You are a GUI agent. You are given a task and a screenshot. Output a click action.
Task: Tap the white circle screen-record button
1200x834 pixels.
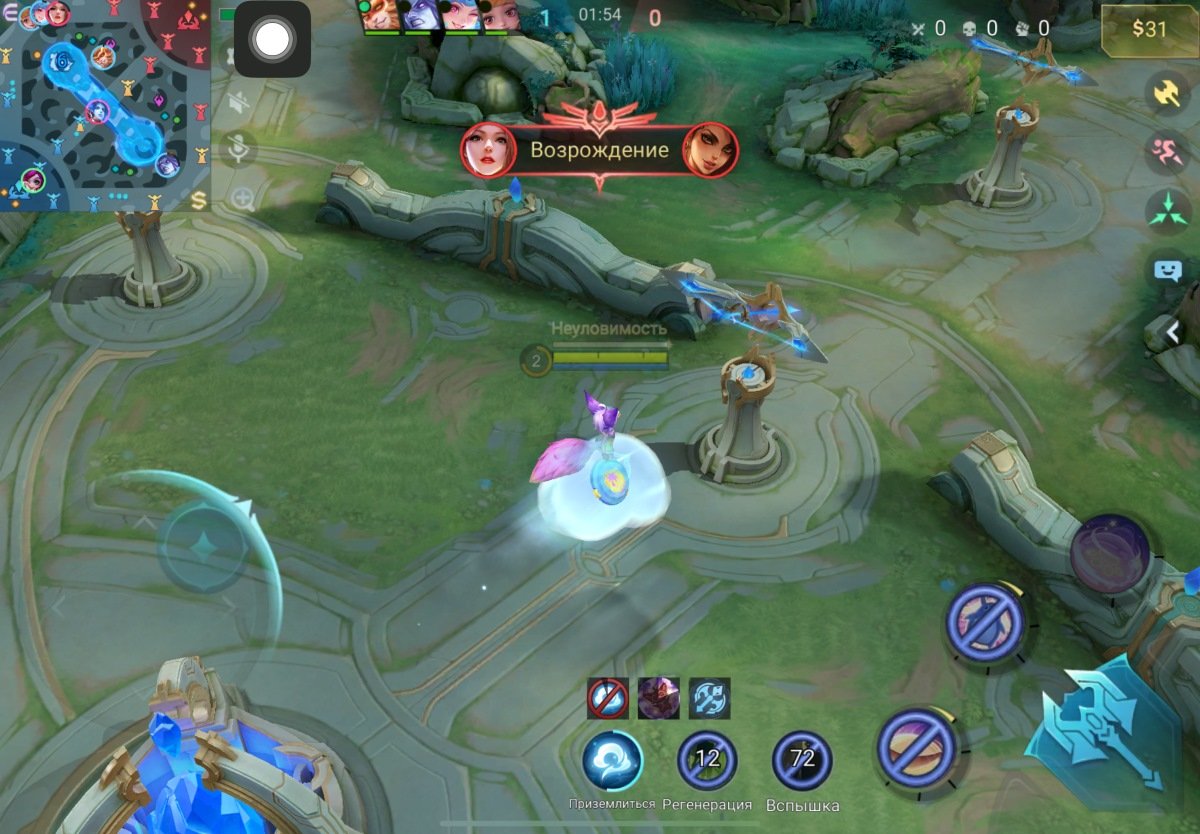coord(272,40)
